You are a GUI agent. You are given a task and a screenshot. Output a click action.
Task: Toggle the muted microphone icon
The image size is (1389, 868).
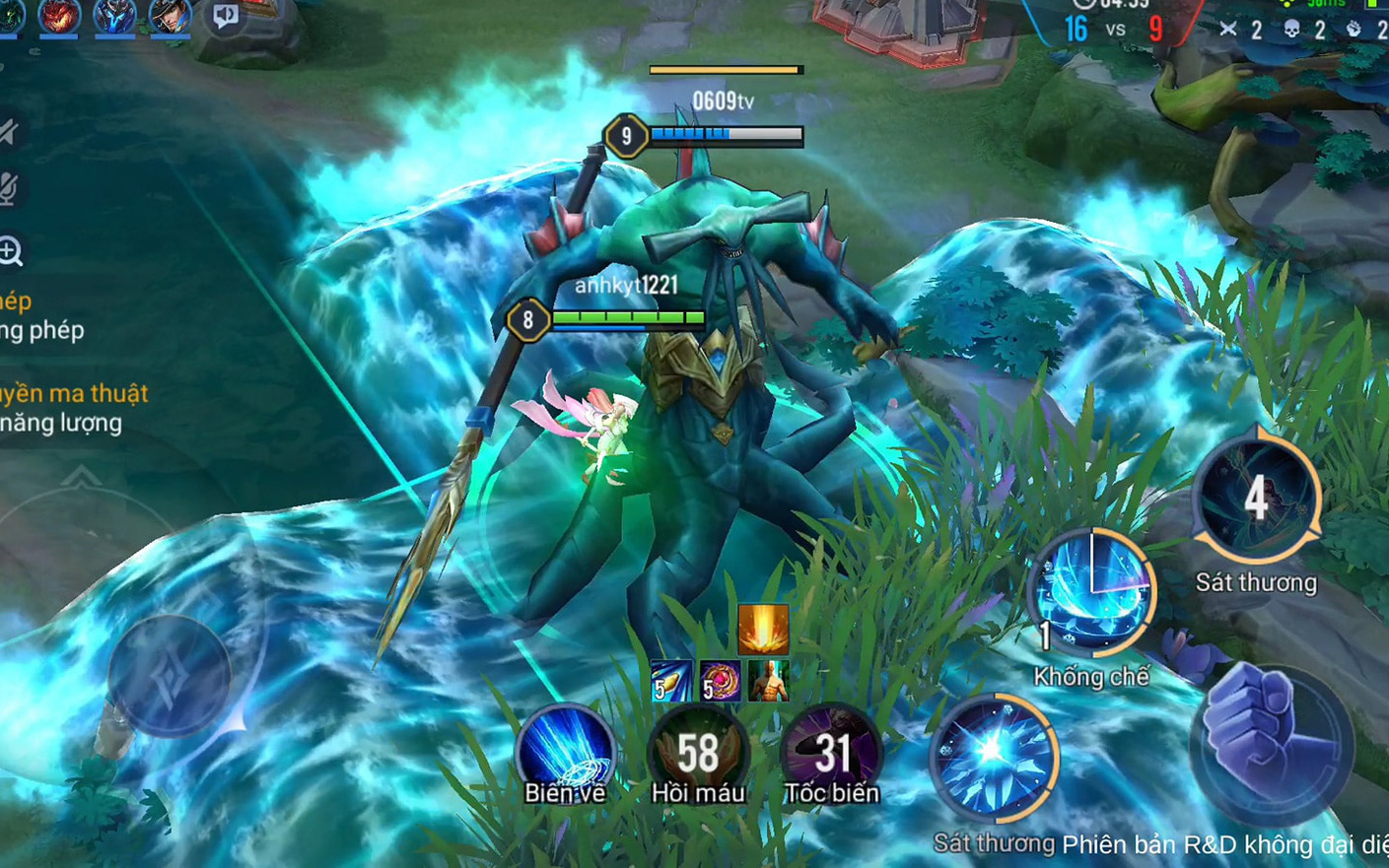[9, 189]
